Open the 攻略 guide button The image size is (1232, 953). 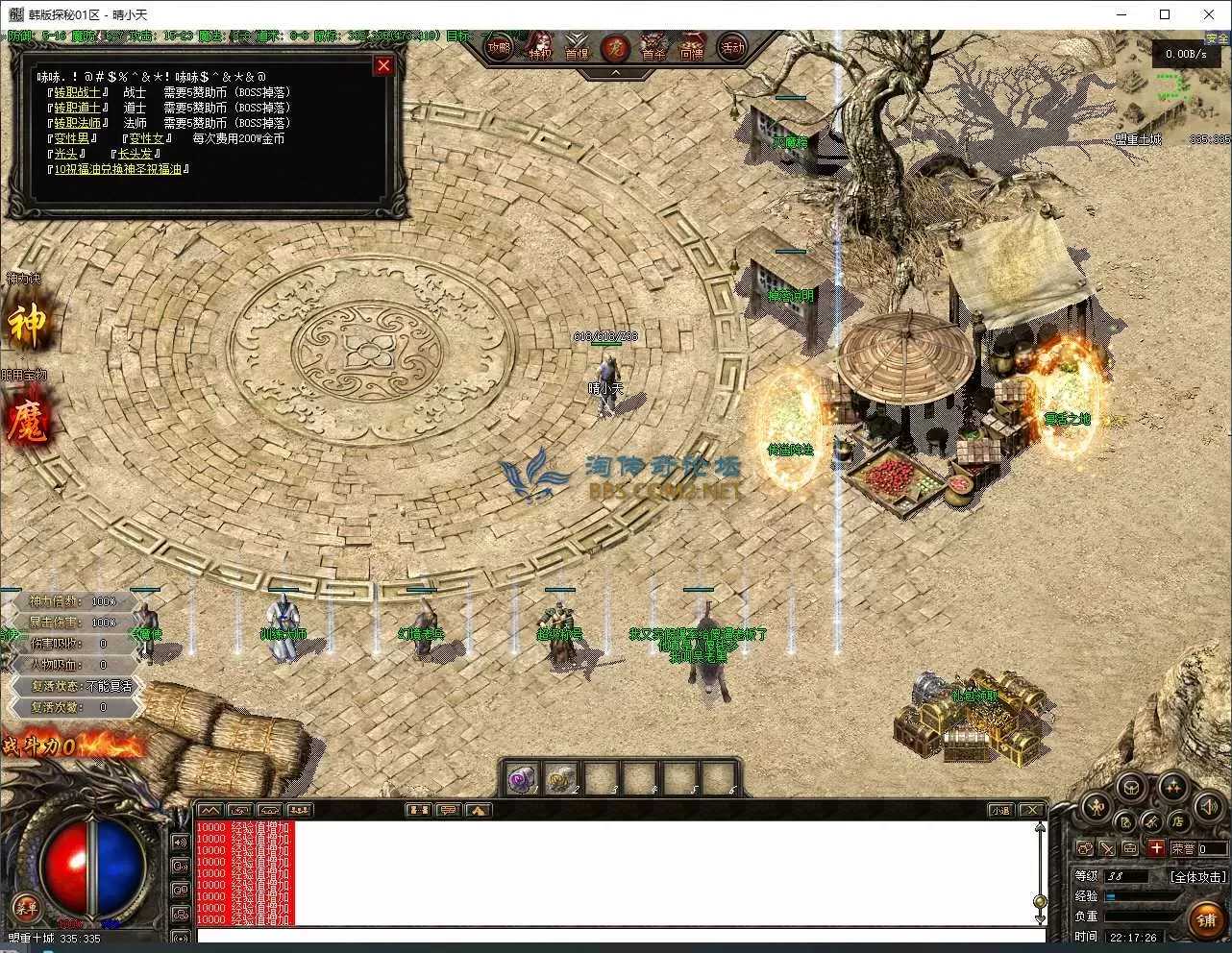tap(499, 47)
